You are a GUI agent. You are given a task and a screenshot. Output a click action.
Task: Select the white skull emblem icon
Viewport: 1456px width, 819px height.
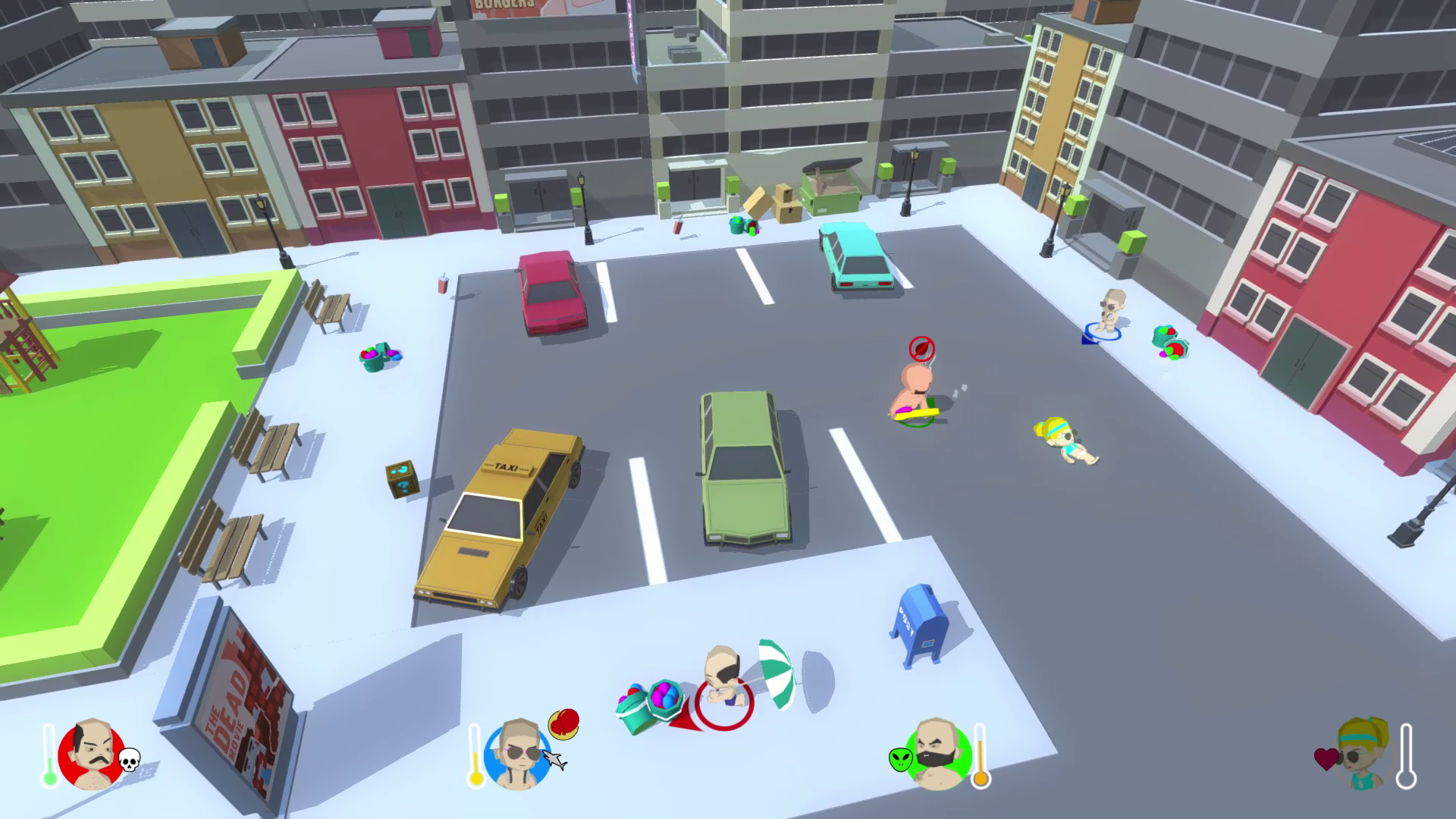129,759
